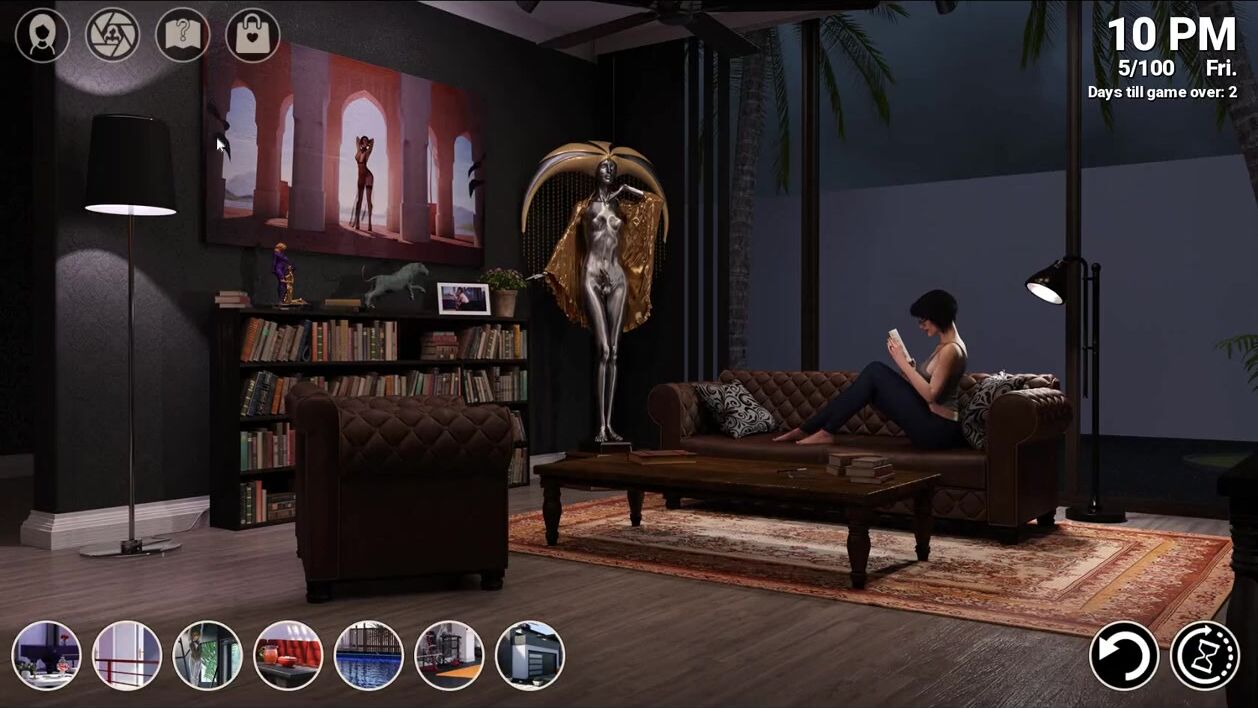The height and width of the screenshot is (708, 1258).
Task: Go to the gym room thumbnail
Action: click(449, 656)
